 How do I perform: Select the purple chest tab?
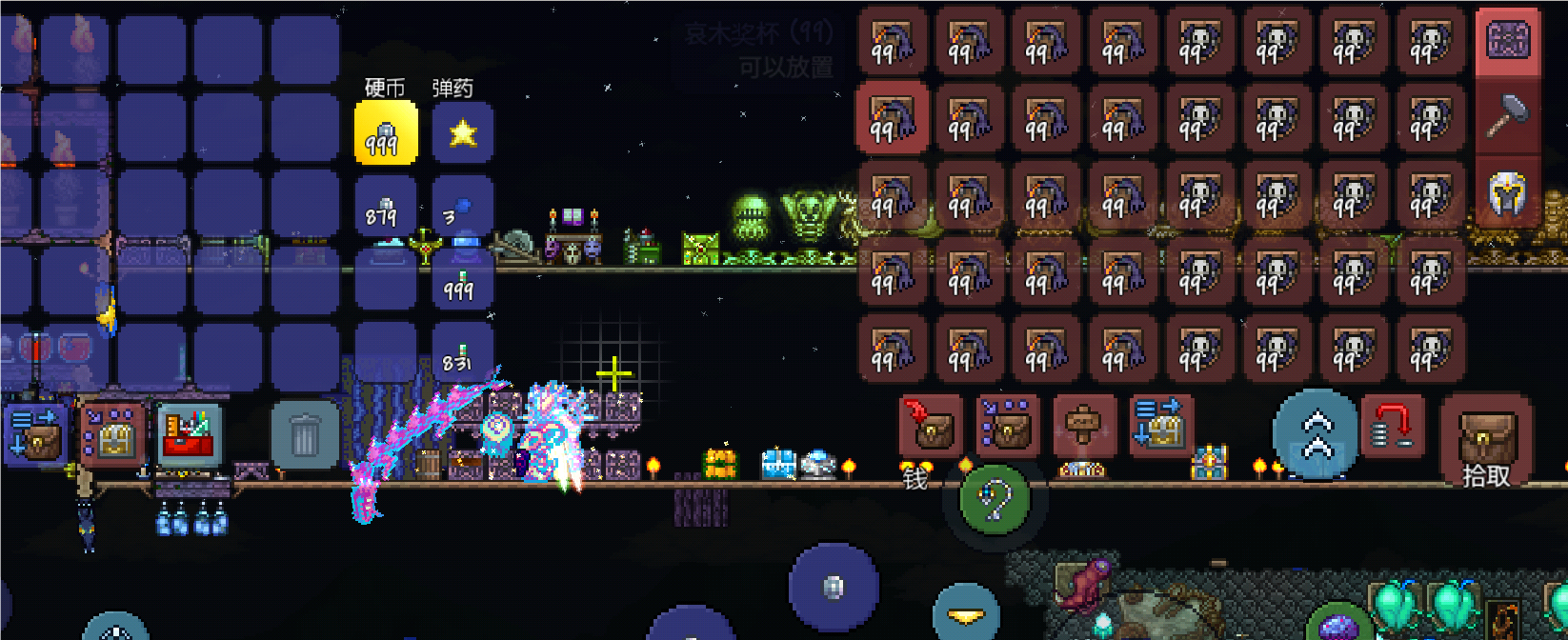(x=1508, y=41)
